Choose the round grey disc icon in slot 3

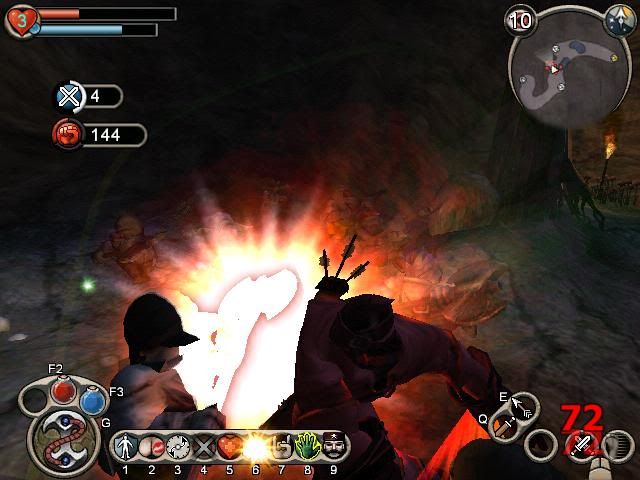[178, 446]
